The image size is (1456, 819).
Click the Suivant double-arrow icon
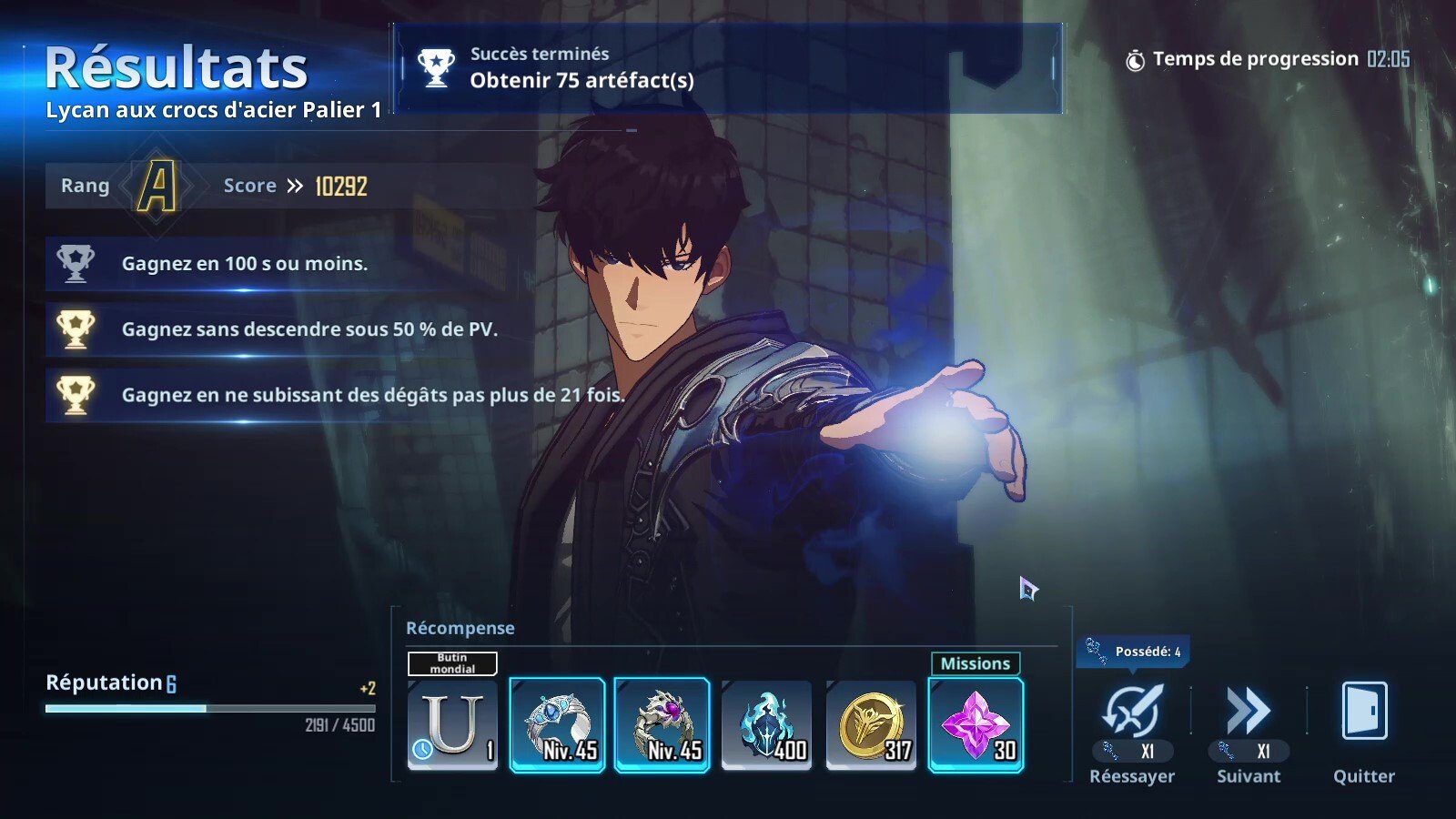1249,708
